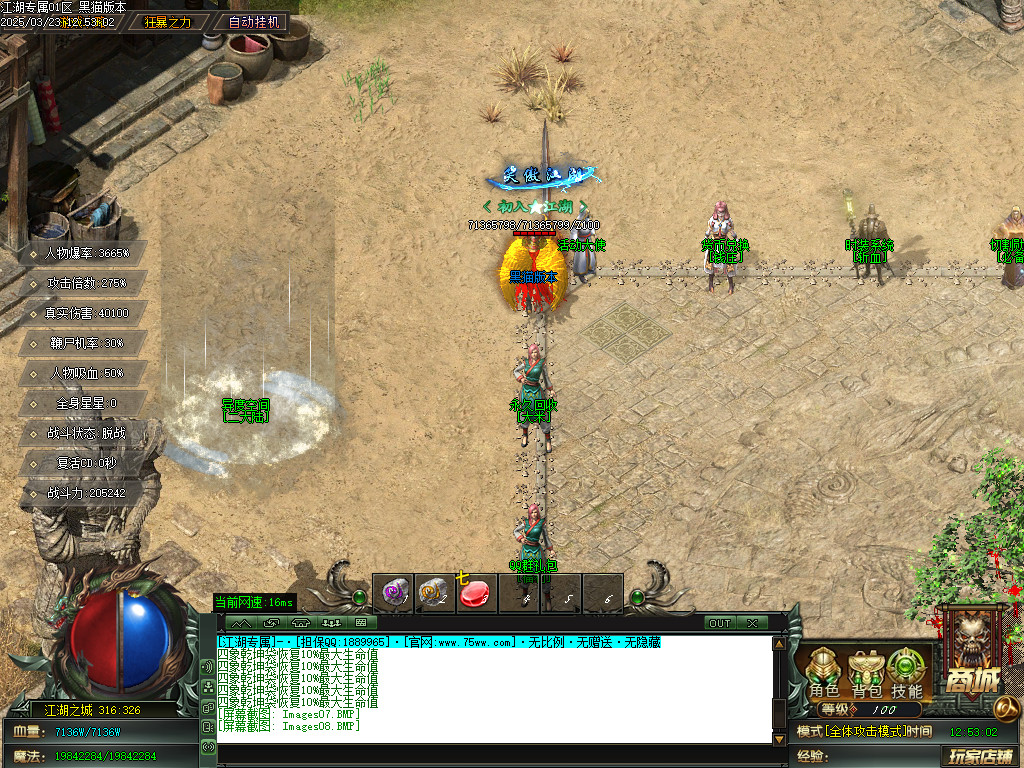The width and height of the screenshot is (1024, 768).
Task: Open the 背包 backpack inventory
Action: tap(865, 673)
